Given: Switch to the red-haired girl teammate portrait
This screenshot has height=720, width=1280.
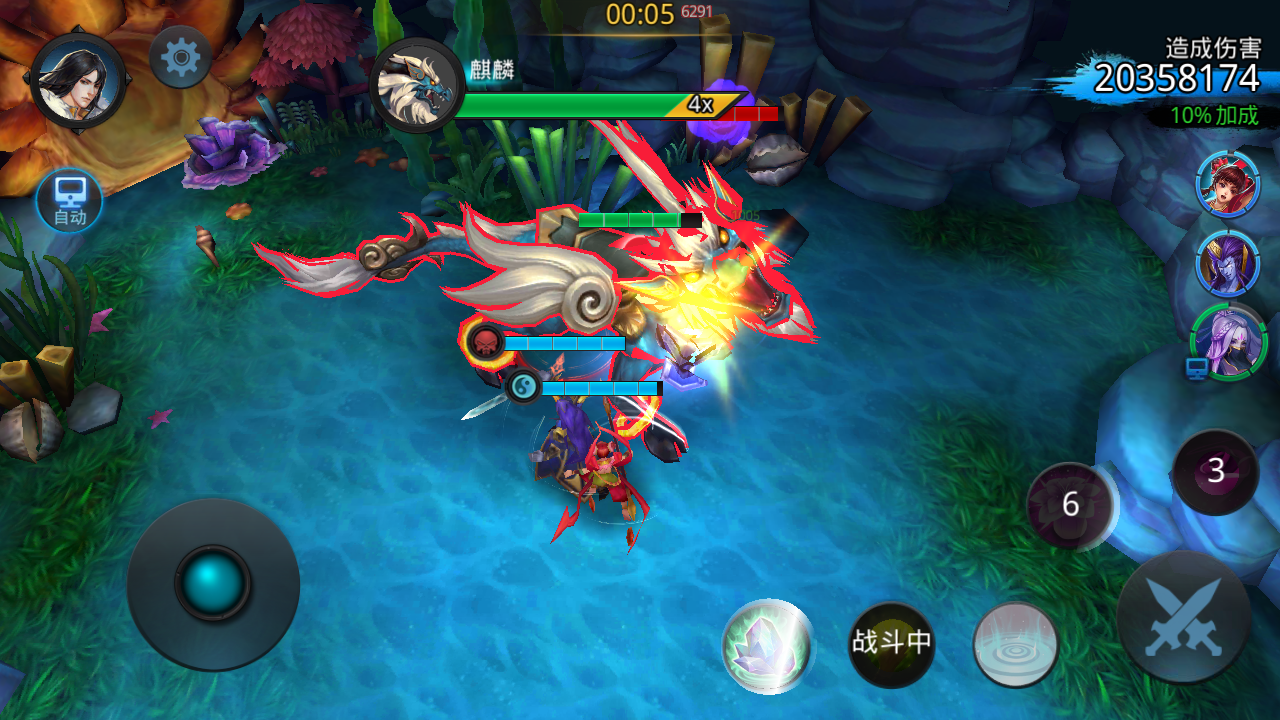Looking at the screenshot, I should [x=1227, y=184].
